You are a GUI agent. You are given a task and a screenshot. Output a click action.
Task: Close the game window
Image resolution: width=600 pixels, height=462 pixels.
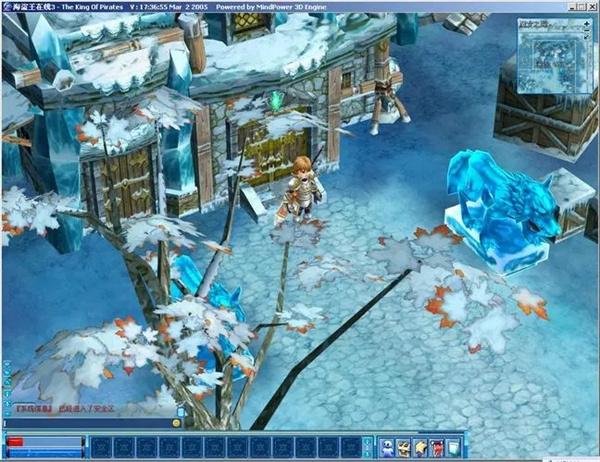click(591, 9)
